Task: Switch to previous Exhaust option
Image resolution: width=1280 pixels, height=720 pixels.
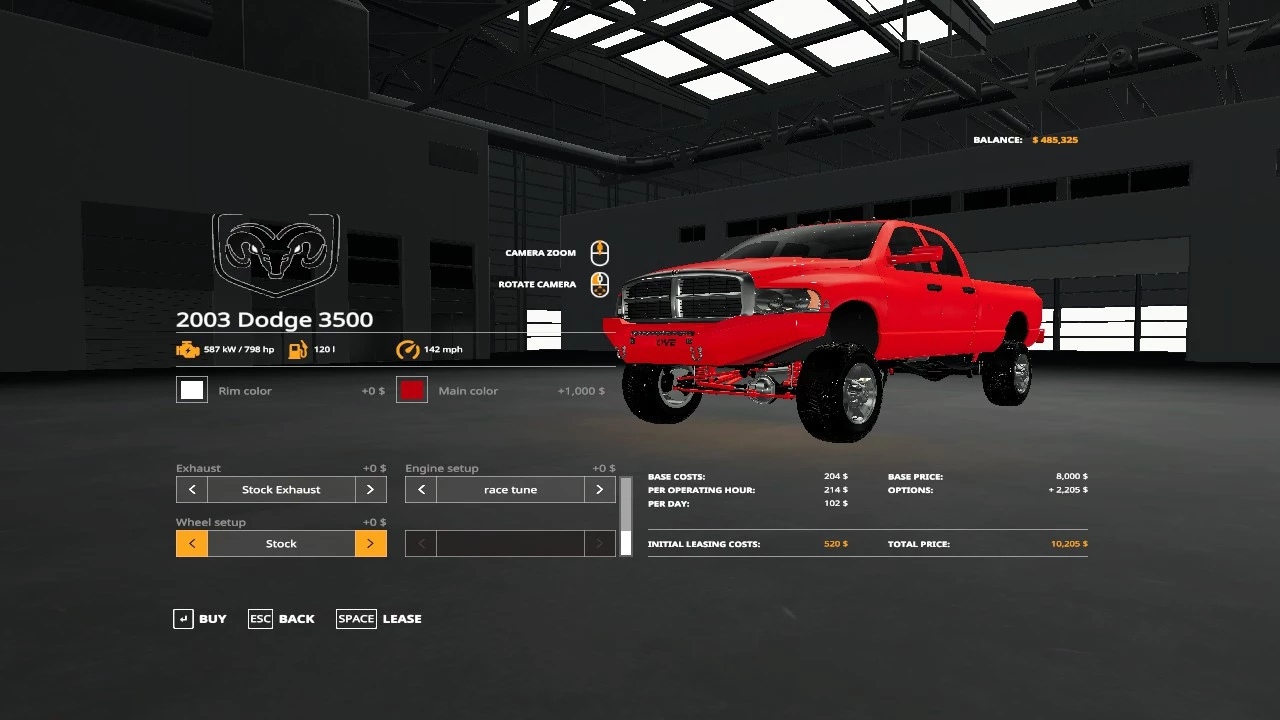Action: click(x=192, y=490)
